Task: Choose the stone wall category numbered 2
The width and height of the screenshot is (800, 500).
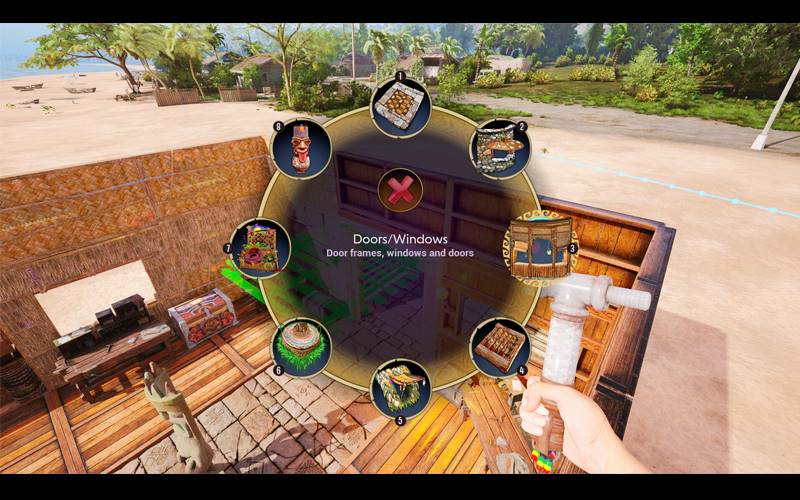Action: click(x=498, y=150)
